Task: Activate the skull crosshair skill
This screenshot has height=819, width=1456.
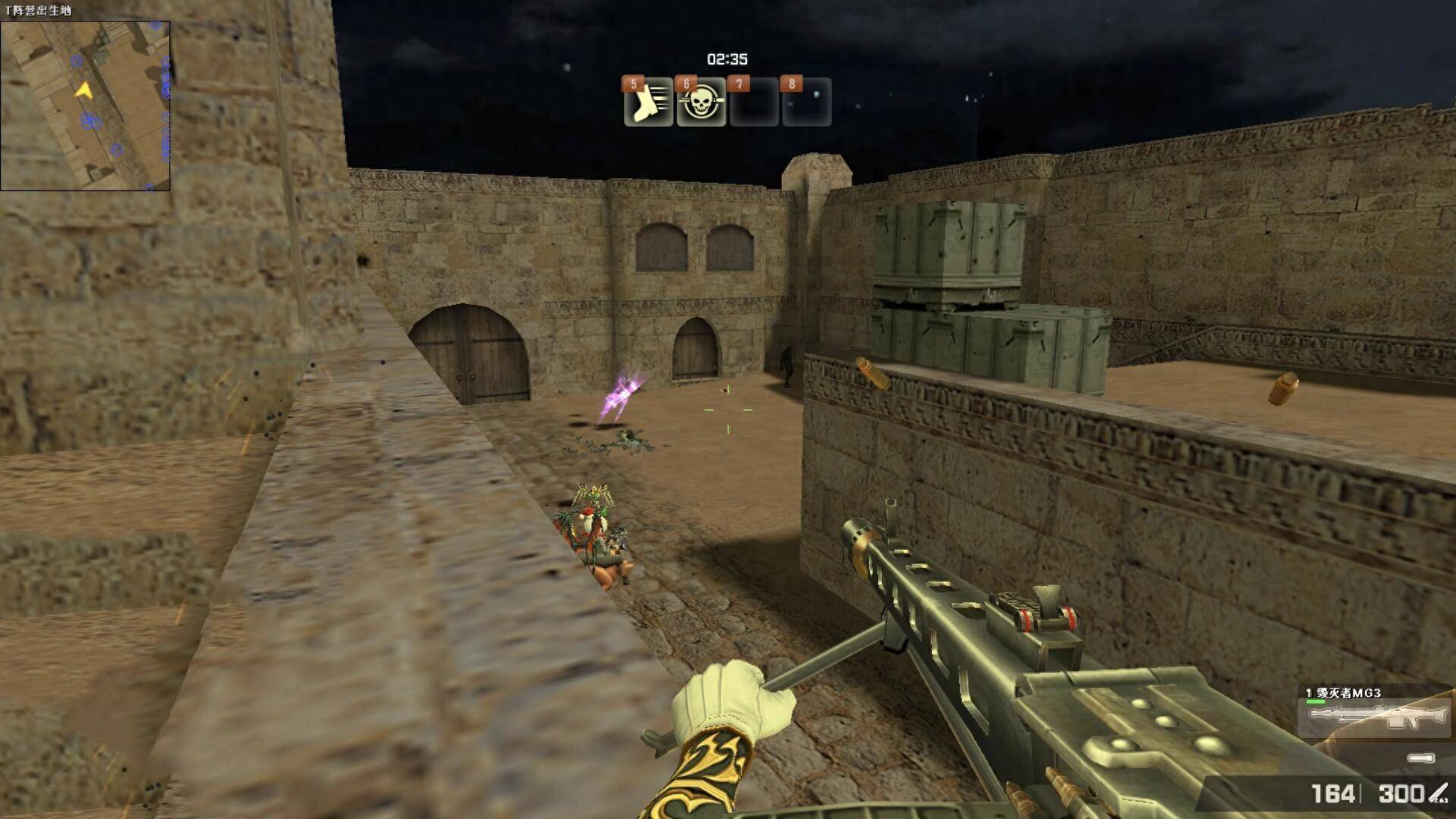Action: point(701,102)
